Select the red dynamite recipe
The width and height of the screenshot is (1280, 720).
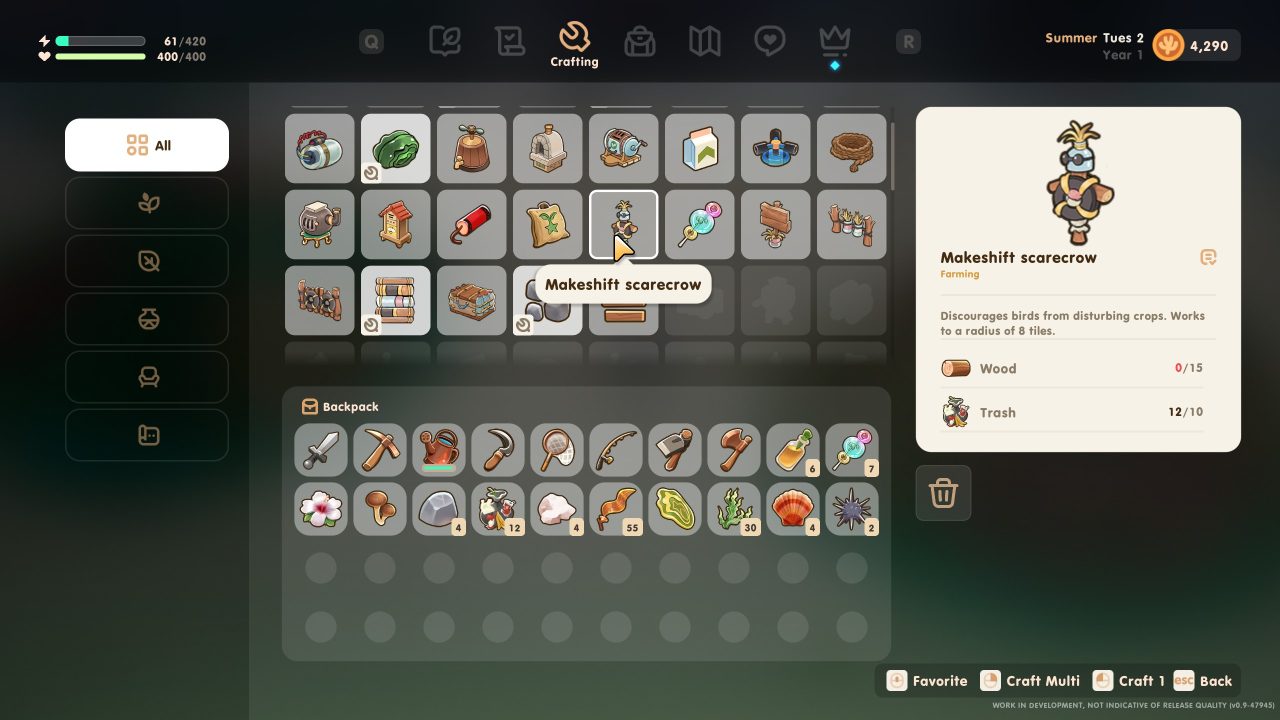click(471, 224)
